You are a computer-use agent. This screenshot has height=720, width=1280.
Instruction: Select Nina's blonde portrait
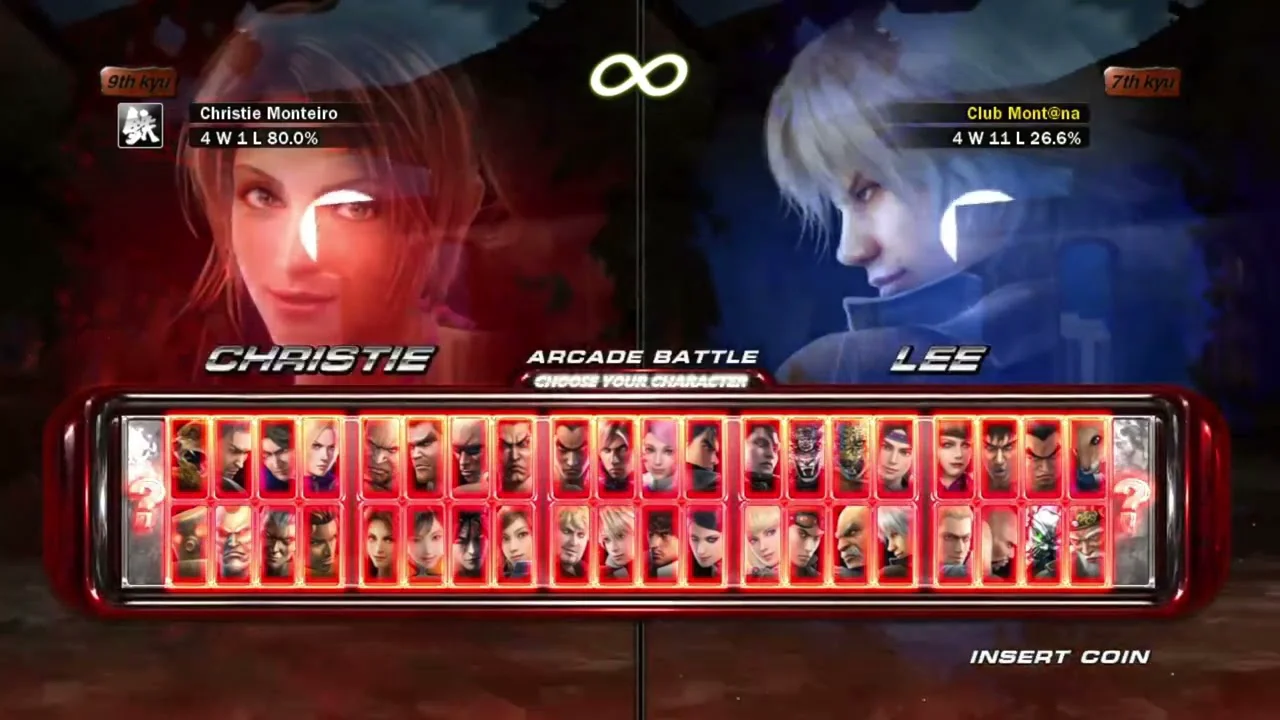(x=322, y=456)
